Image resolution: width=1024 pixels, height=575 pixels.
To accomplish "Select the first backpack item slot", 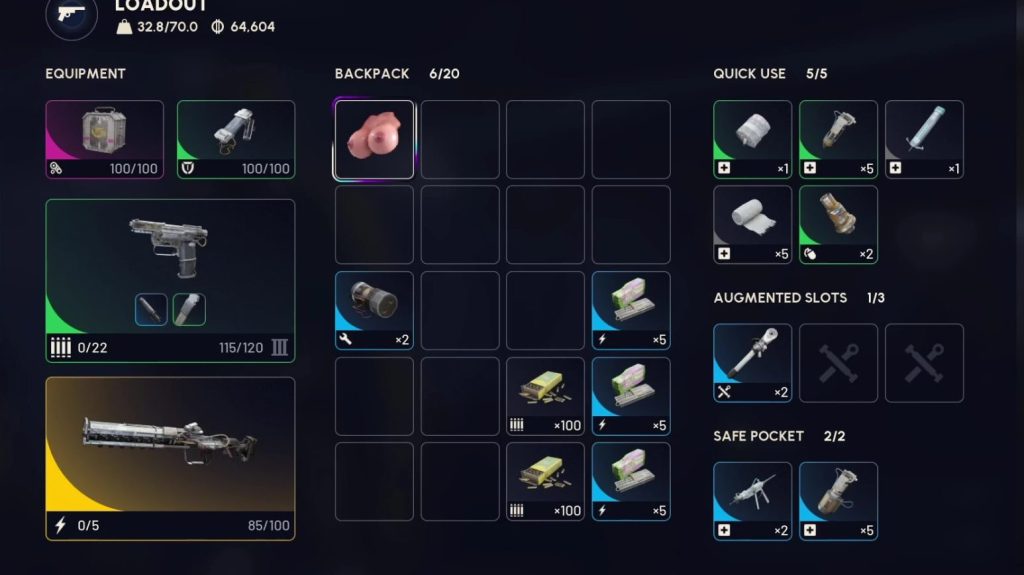I will pyautogui.click(x=374, y=139).
